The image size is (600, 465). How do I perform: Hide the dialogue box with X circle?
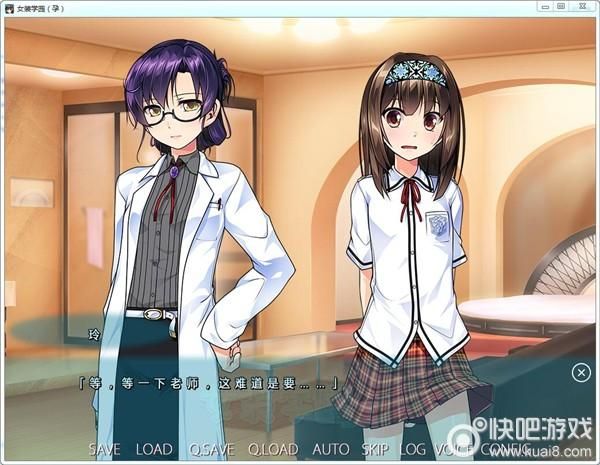(x=581, y=373)
